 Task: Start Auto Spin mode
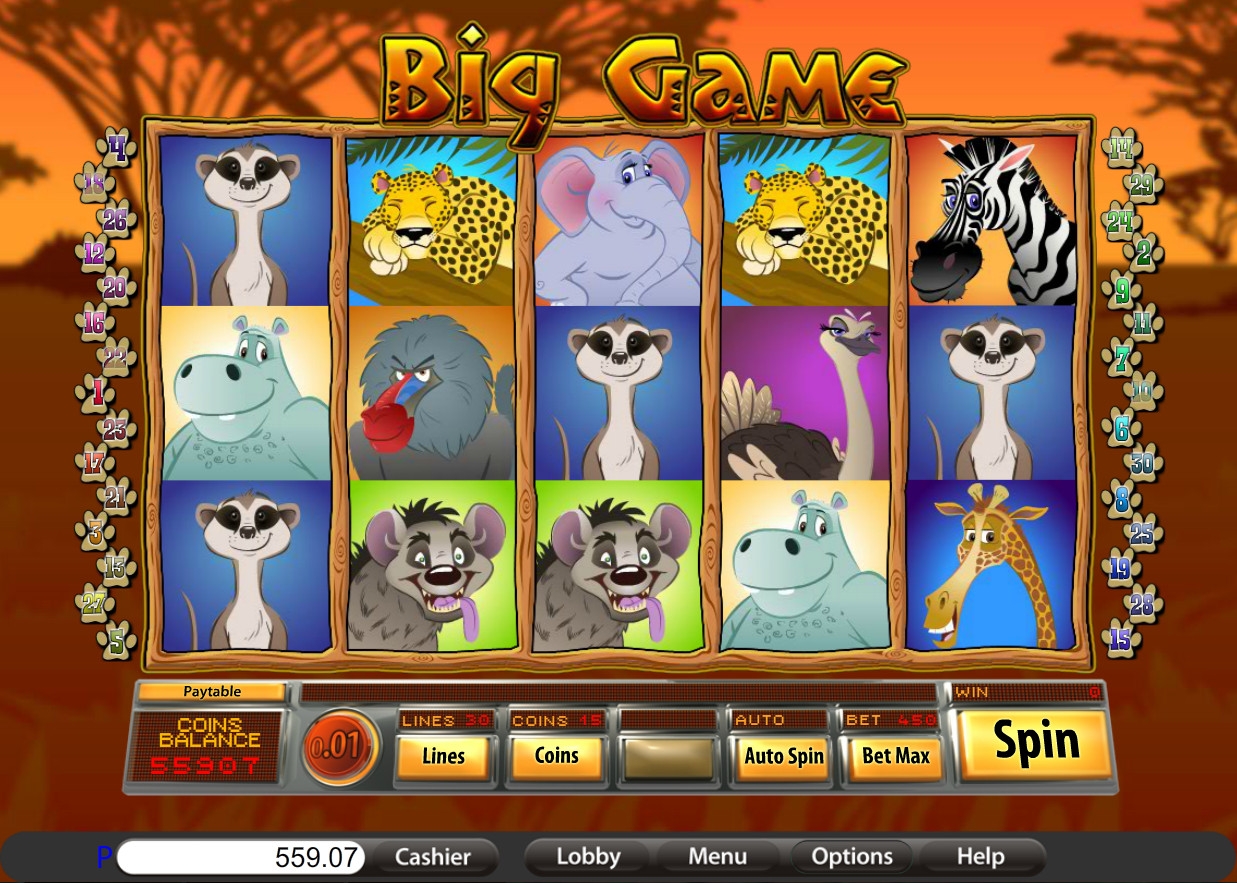(783, 757)
